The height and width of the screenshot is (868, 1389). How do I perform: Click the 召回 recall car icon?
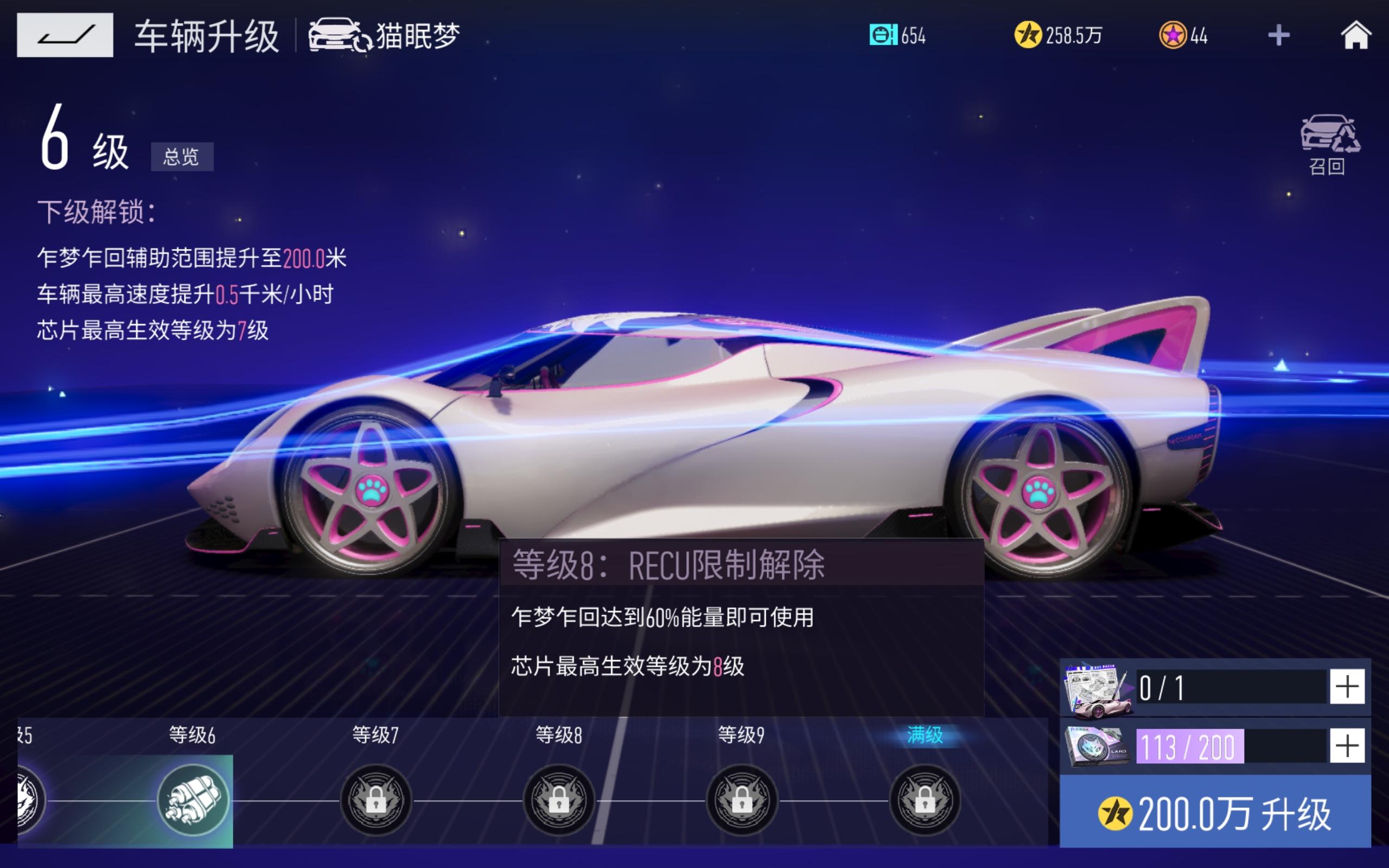pyautogui.click(x=1329, y=139)
